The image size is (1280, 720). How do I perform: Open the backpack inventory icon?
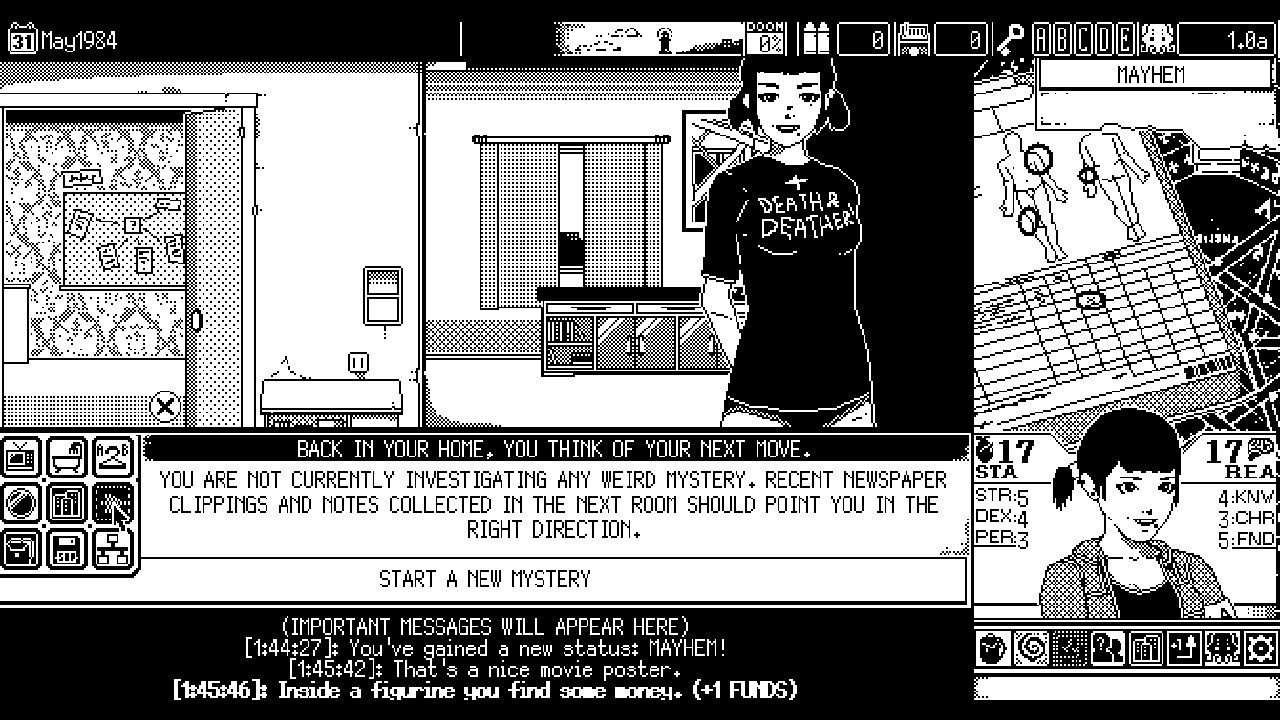pyautogui.click(x=20, y=548)
